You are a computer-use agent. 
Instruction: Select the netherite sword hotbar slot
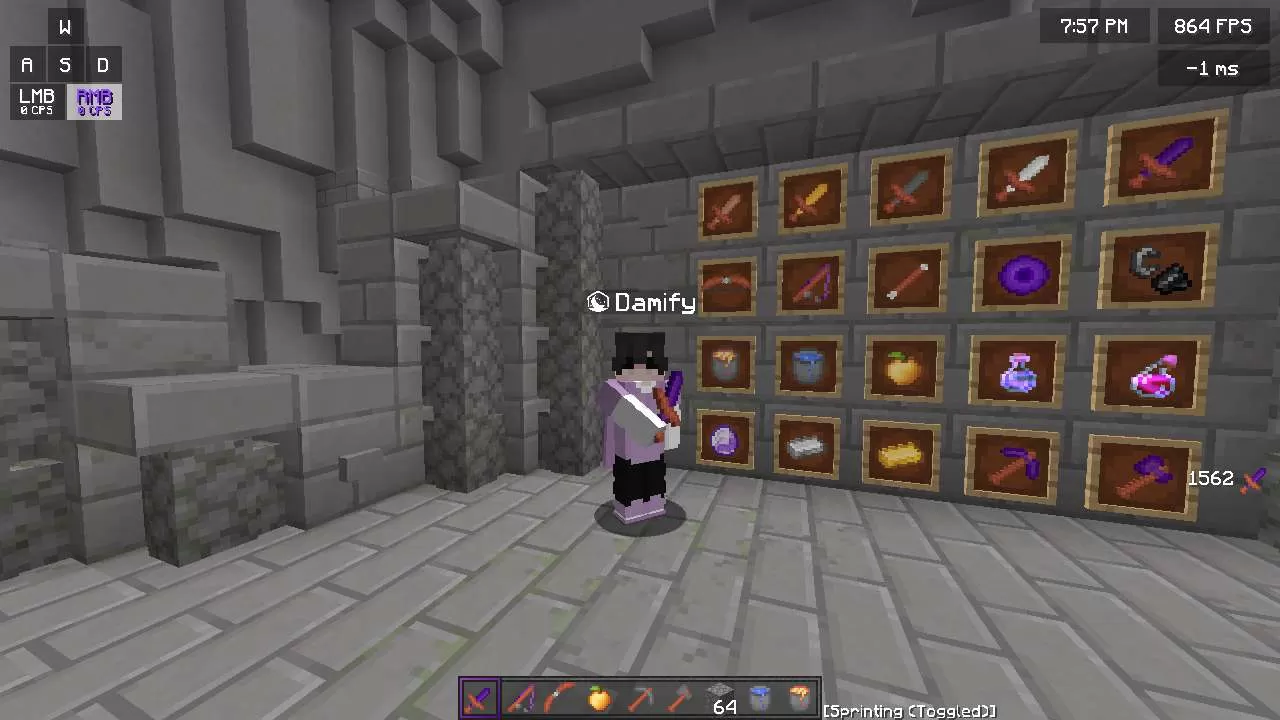coord(478,698)
